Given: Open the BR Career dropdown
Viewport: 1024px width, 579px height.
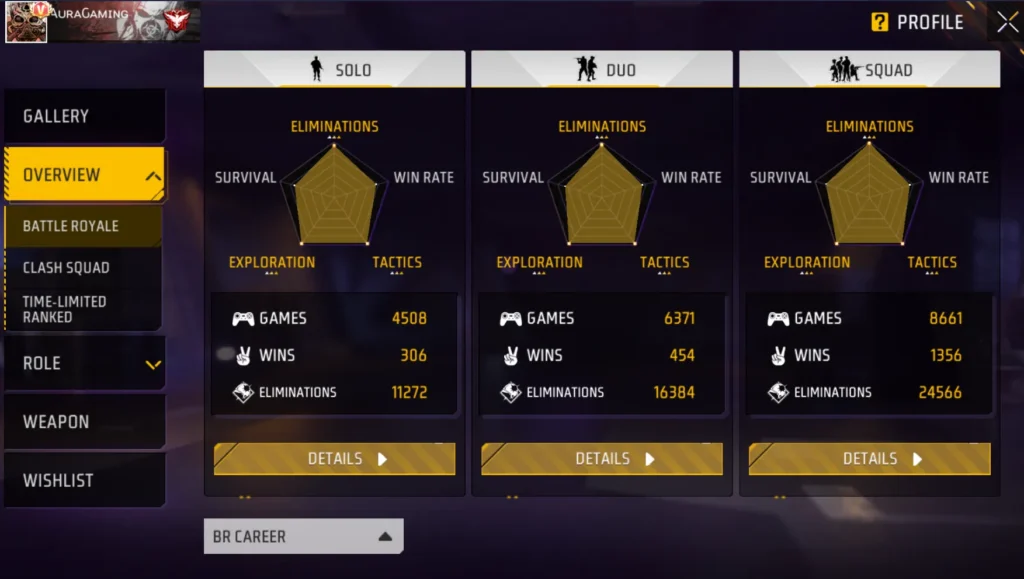Looking at the screenshot, I should click(x=303, y=537).
